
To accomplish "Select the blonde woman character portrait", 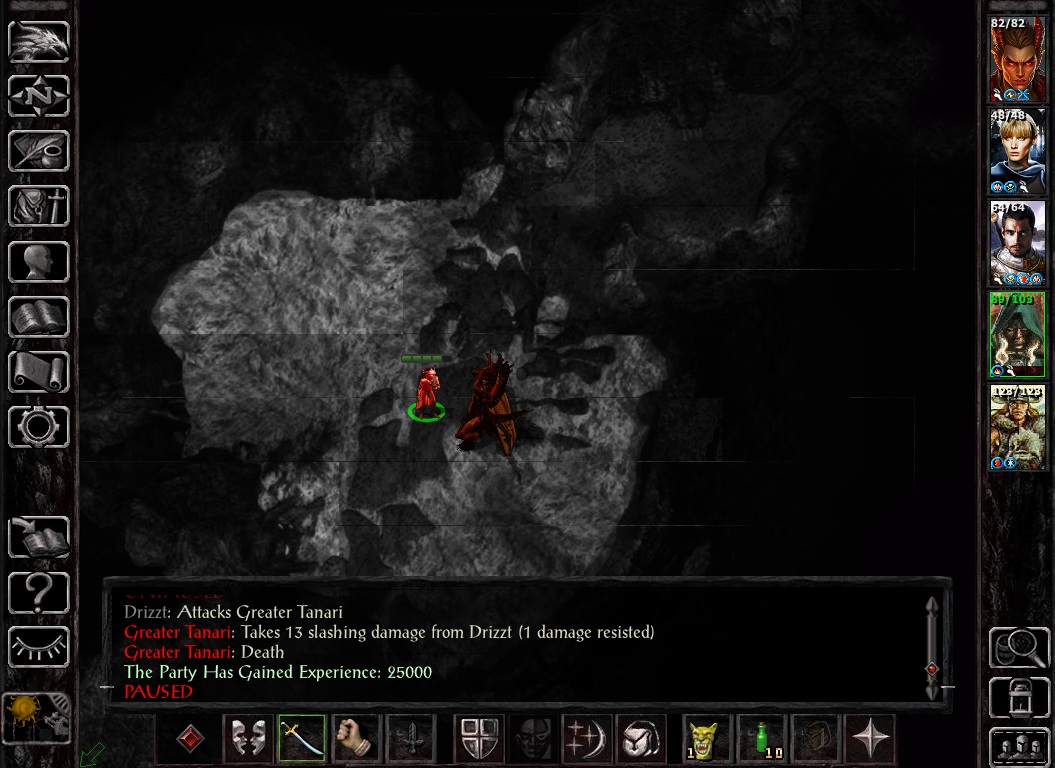I will 1017,152.
